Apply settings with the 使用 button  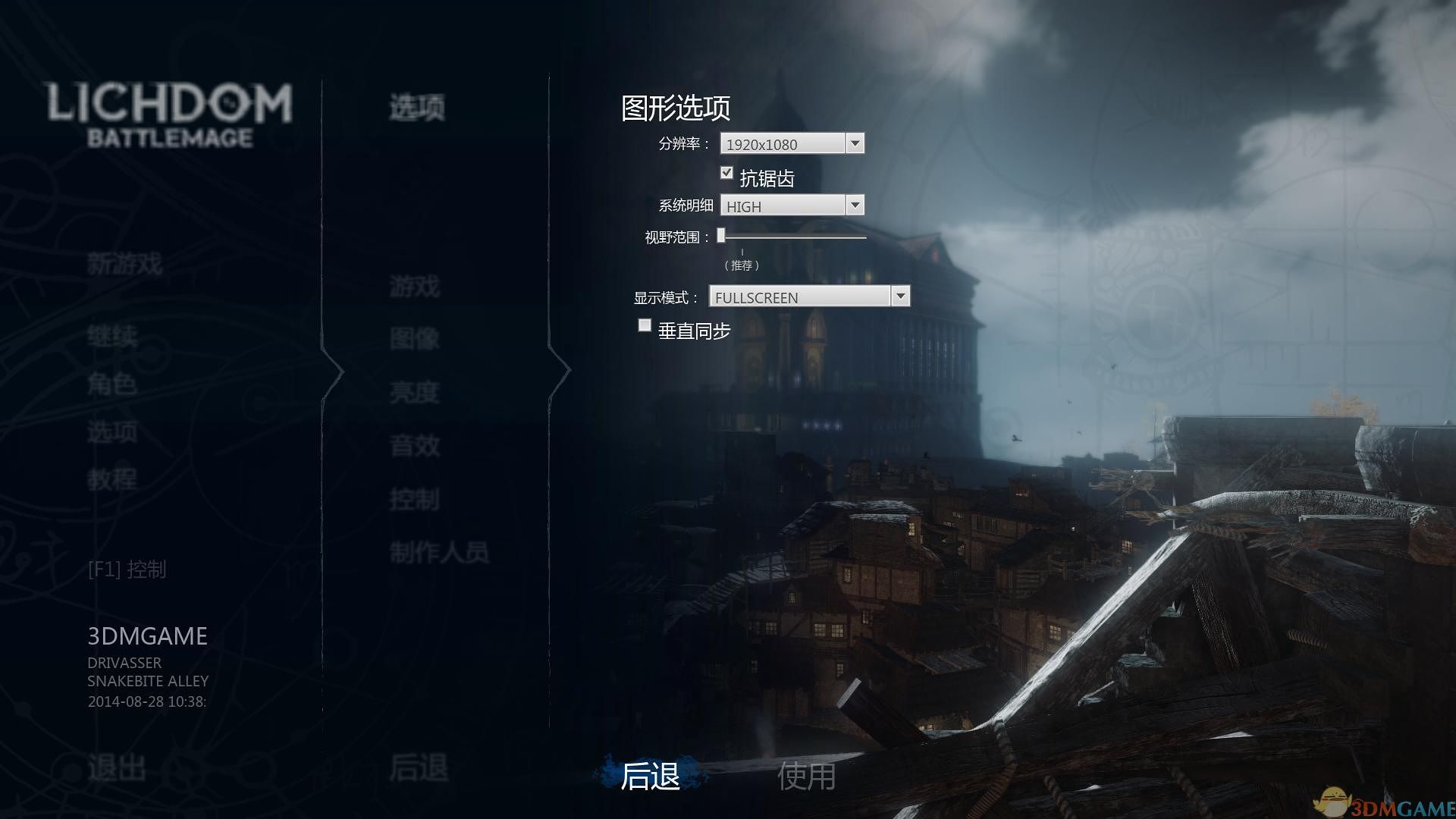806,776
